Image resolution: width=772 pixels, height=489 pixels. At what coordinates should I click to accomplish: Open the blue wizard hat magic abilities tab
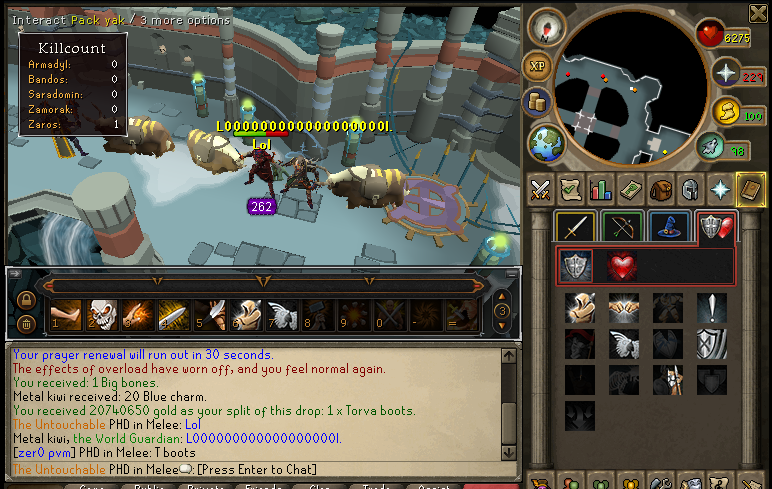[x=667, y=227]
